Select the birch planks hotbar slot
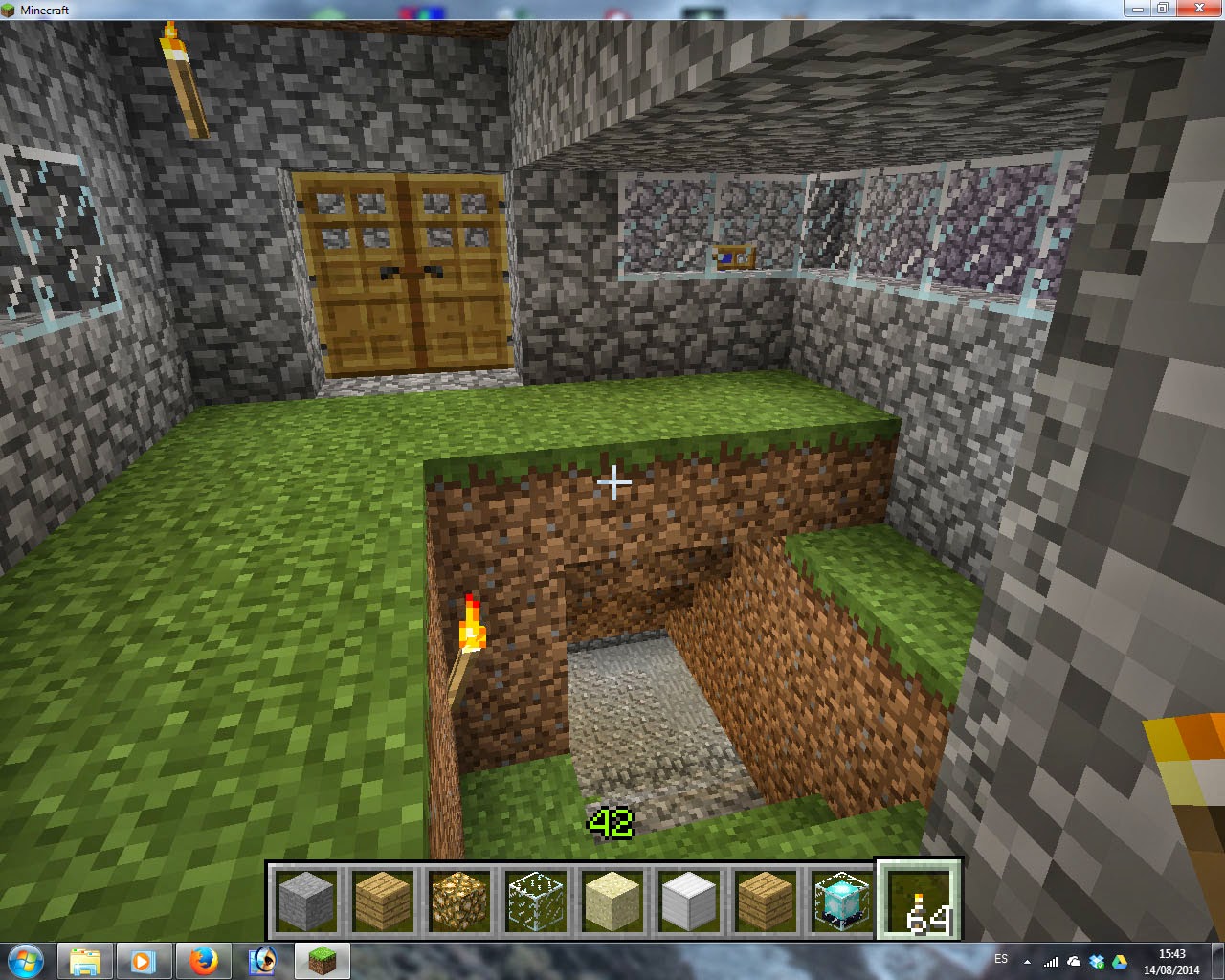1225x980 pixels. pos(766,900)
